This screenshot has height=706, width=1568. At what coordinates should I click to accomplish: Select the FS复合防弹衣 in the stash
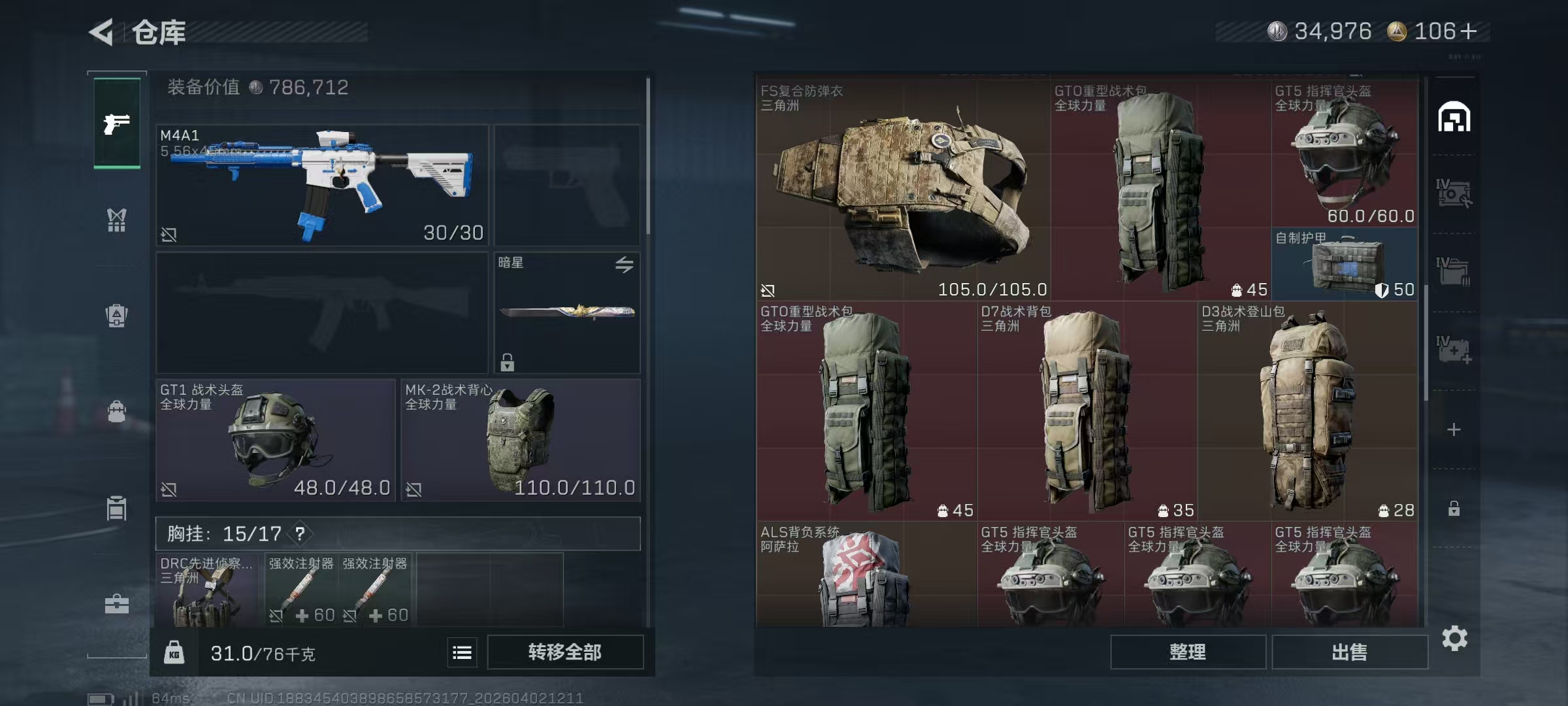point(903,190)
